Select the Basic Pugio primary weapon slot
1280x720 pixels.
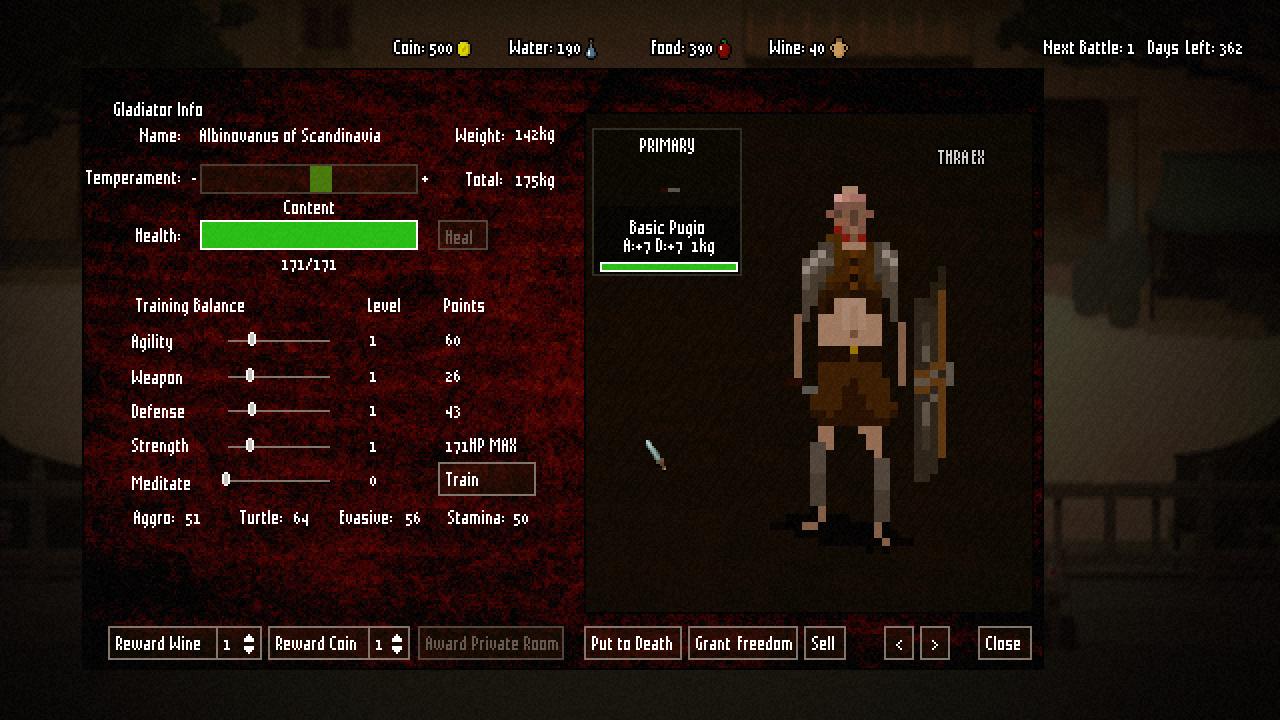[667, 201]
